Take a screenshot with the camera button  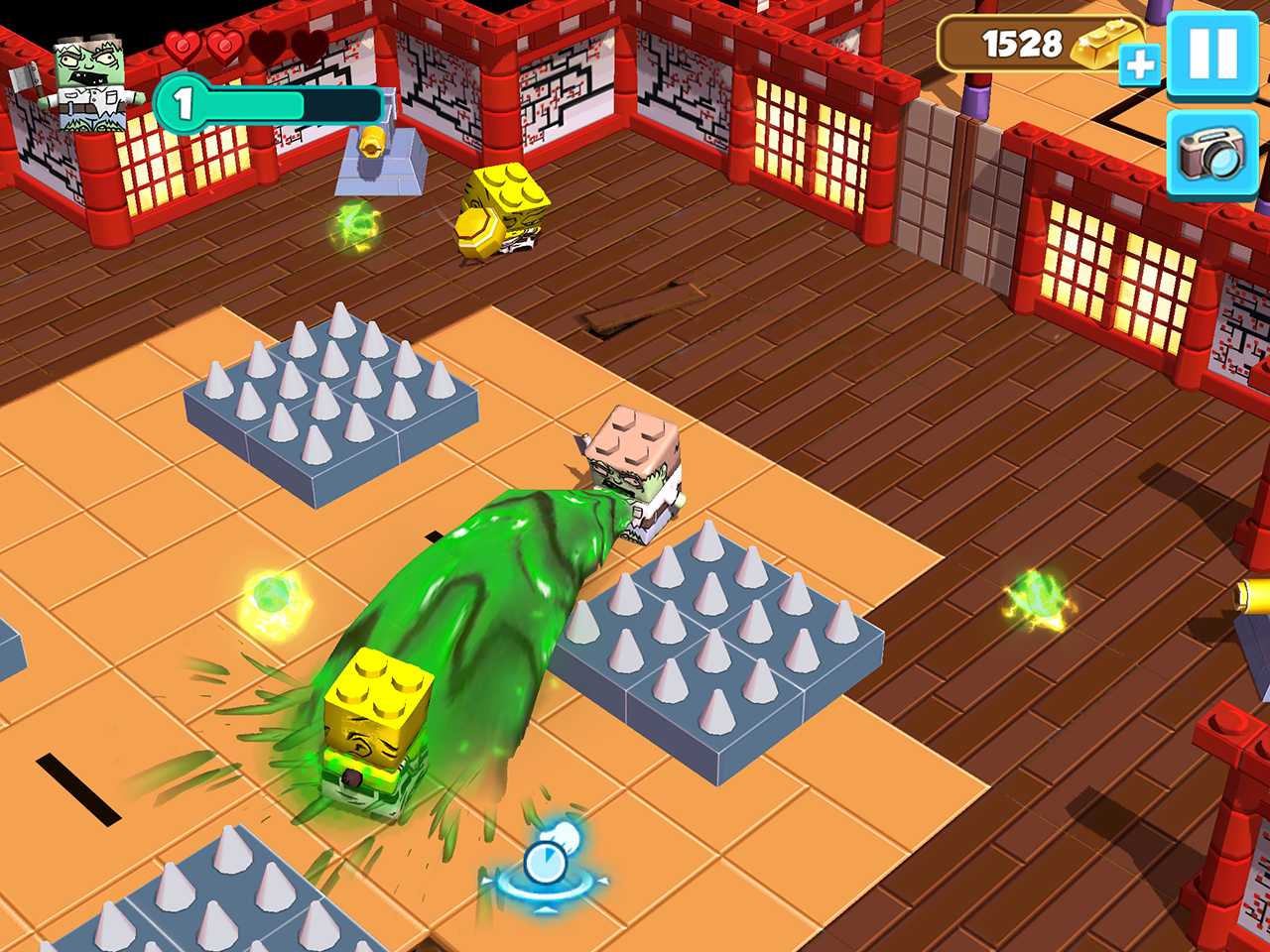[x=1211, y=154]
